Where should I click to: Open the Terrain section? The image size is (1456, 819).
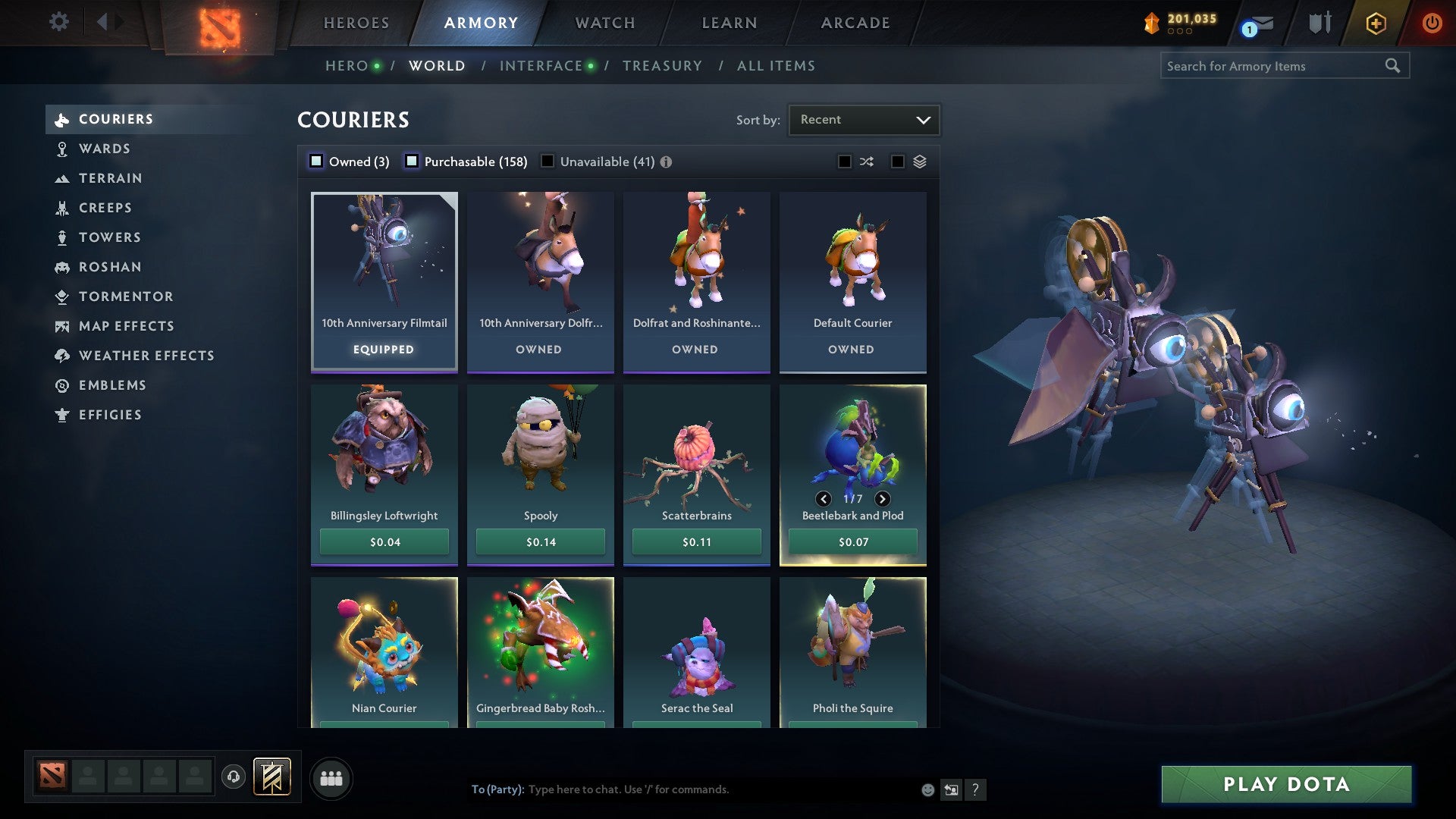point(111,178)
